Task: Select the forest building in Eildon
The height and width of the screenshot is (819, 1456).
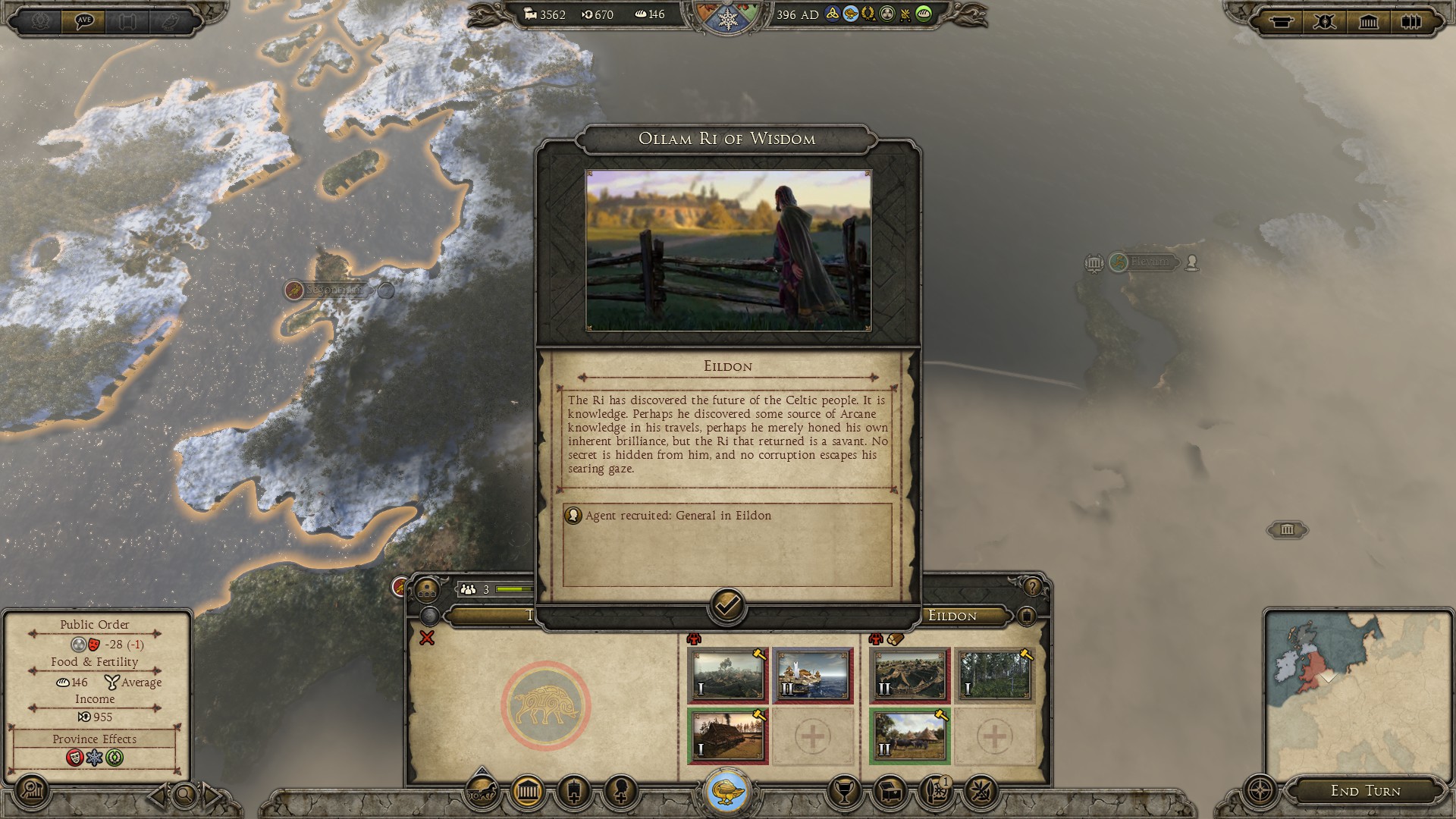Action: pos(994,675)
